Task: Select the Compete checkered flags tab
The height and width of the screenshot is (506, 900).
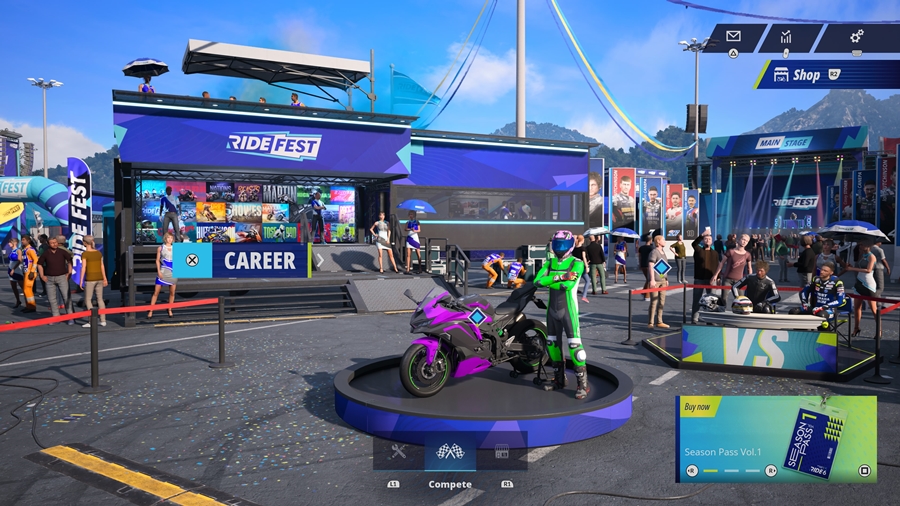Action: [x=450, y=451]
